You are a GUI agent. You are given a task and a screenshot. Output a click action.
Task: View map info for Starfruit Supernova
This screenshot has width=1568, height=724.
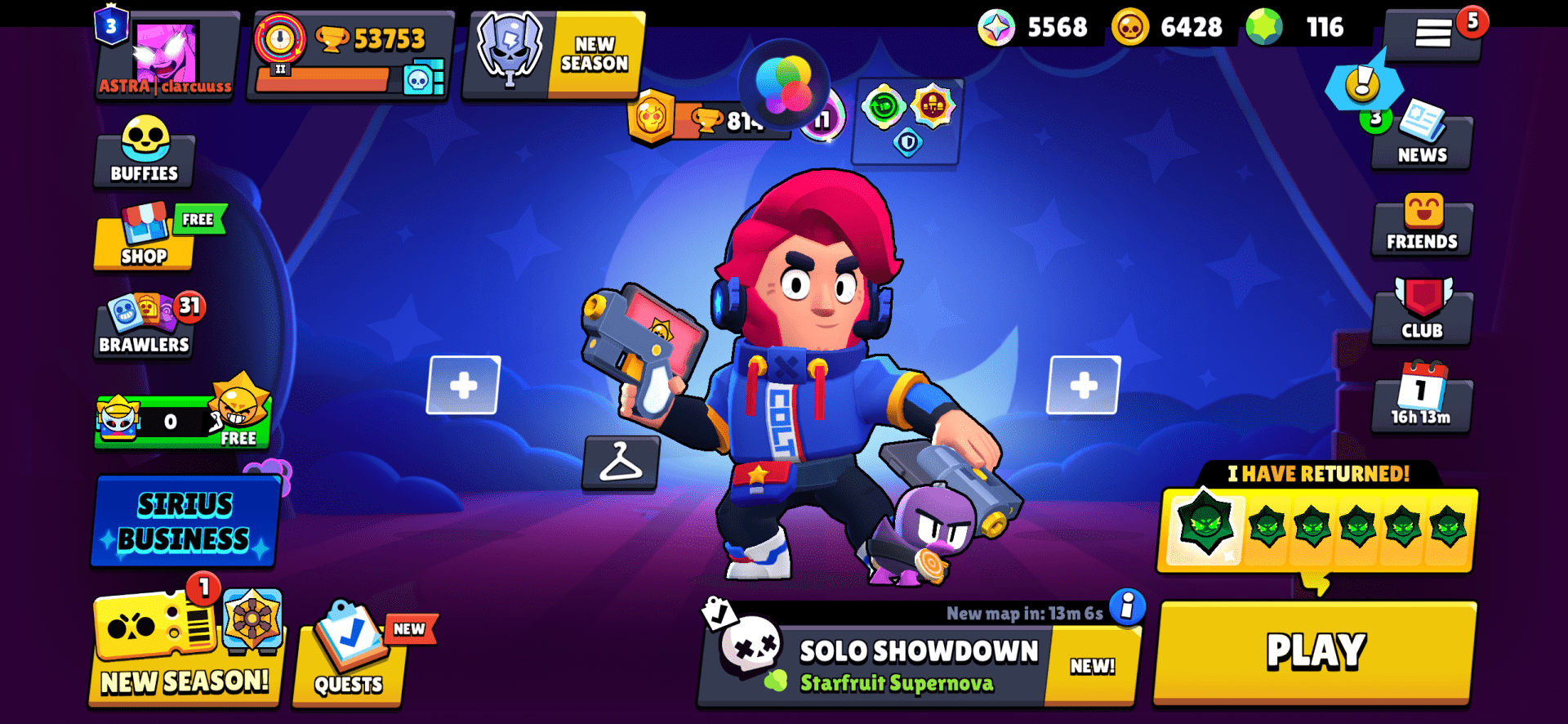pyautogui.click(x=1127, y=609)
